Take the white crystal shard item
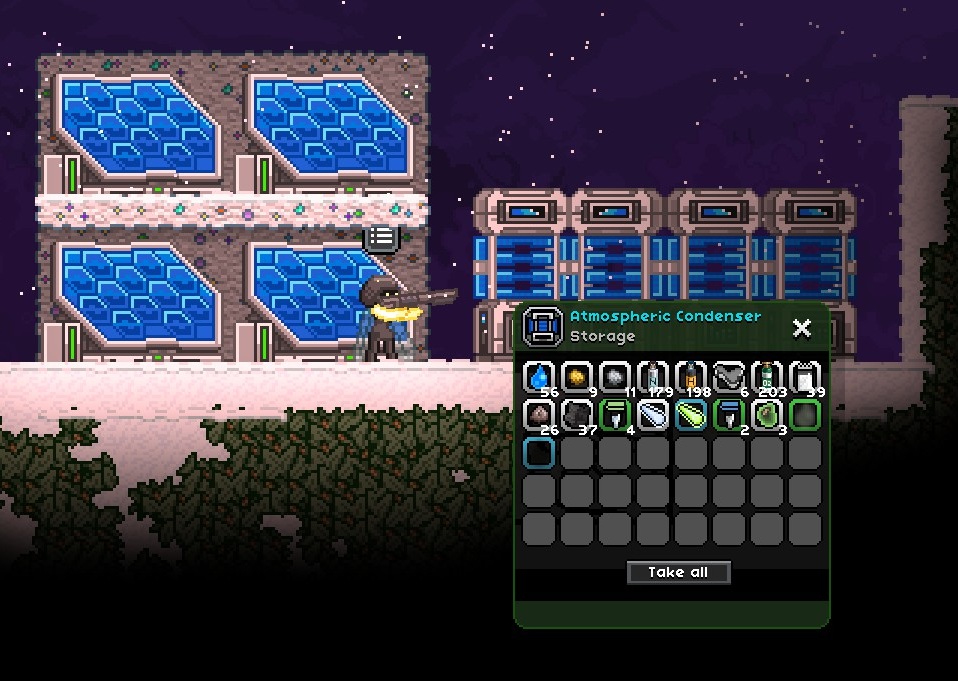This screenshot has width=958, height=681. click(x=653, y=415)
